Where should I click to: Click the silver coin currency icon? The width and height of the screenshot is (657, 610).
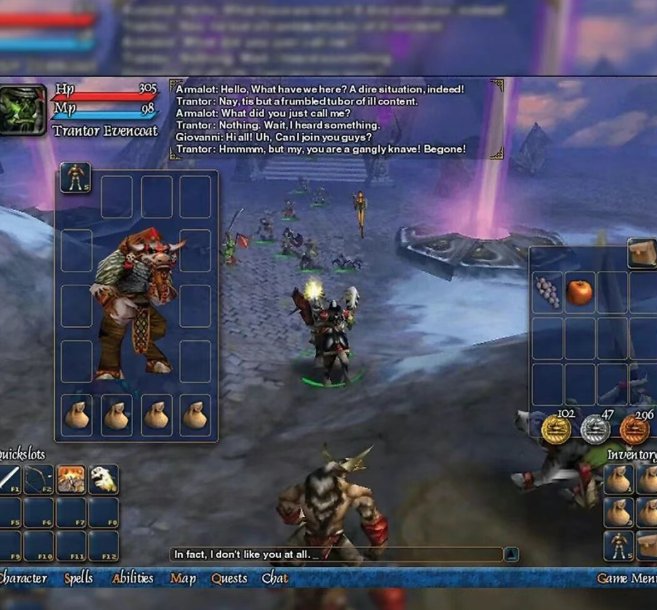[x=596, y=431]
